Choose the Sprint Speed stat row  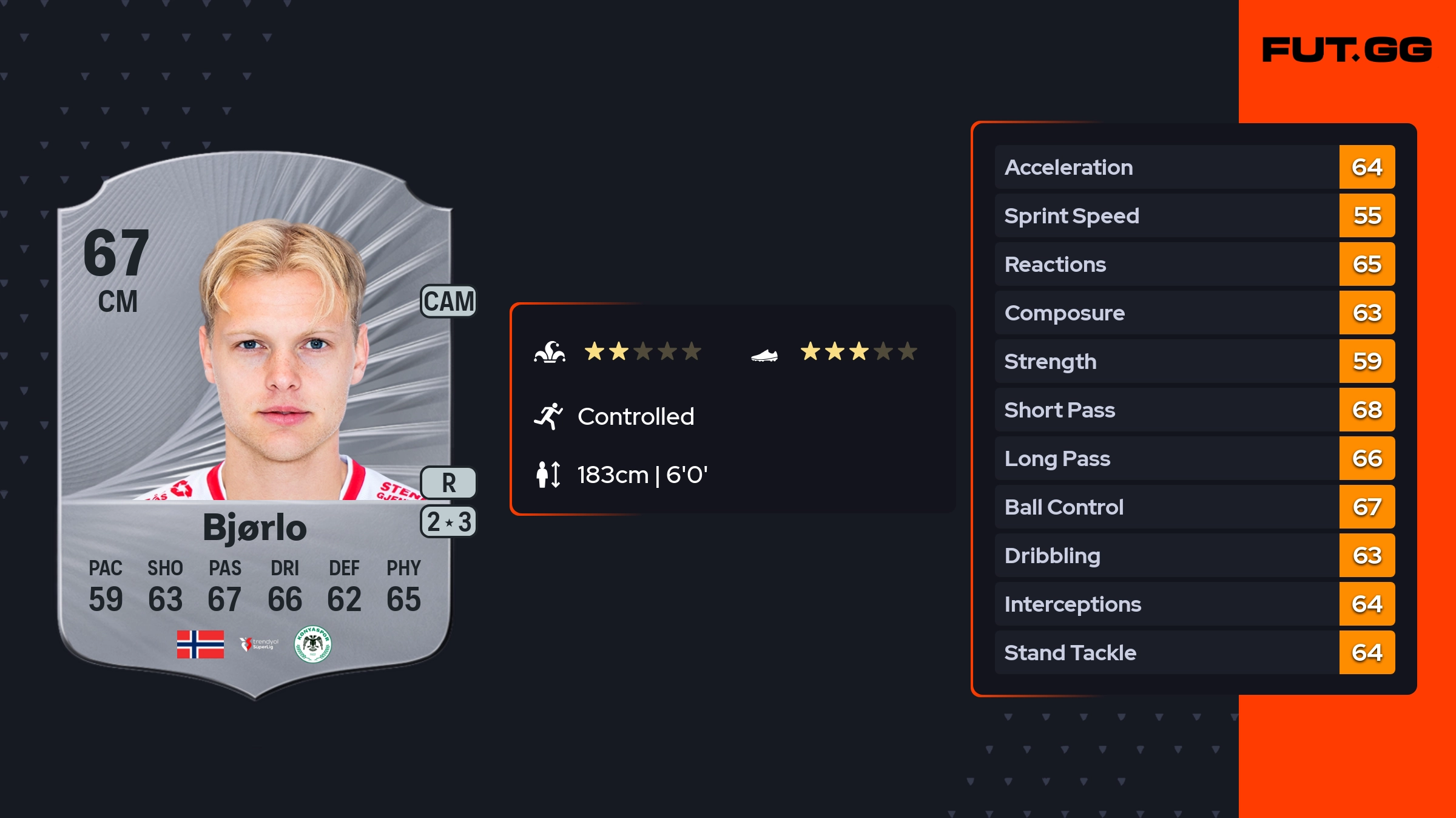pos(1194,215)
